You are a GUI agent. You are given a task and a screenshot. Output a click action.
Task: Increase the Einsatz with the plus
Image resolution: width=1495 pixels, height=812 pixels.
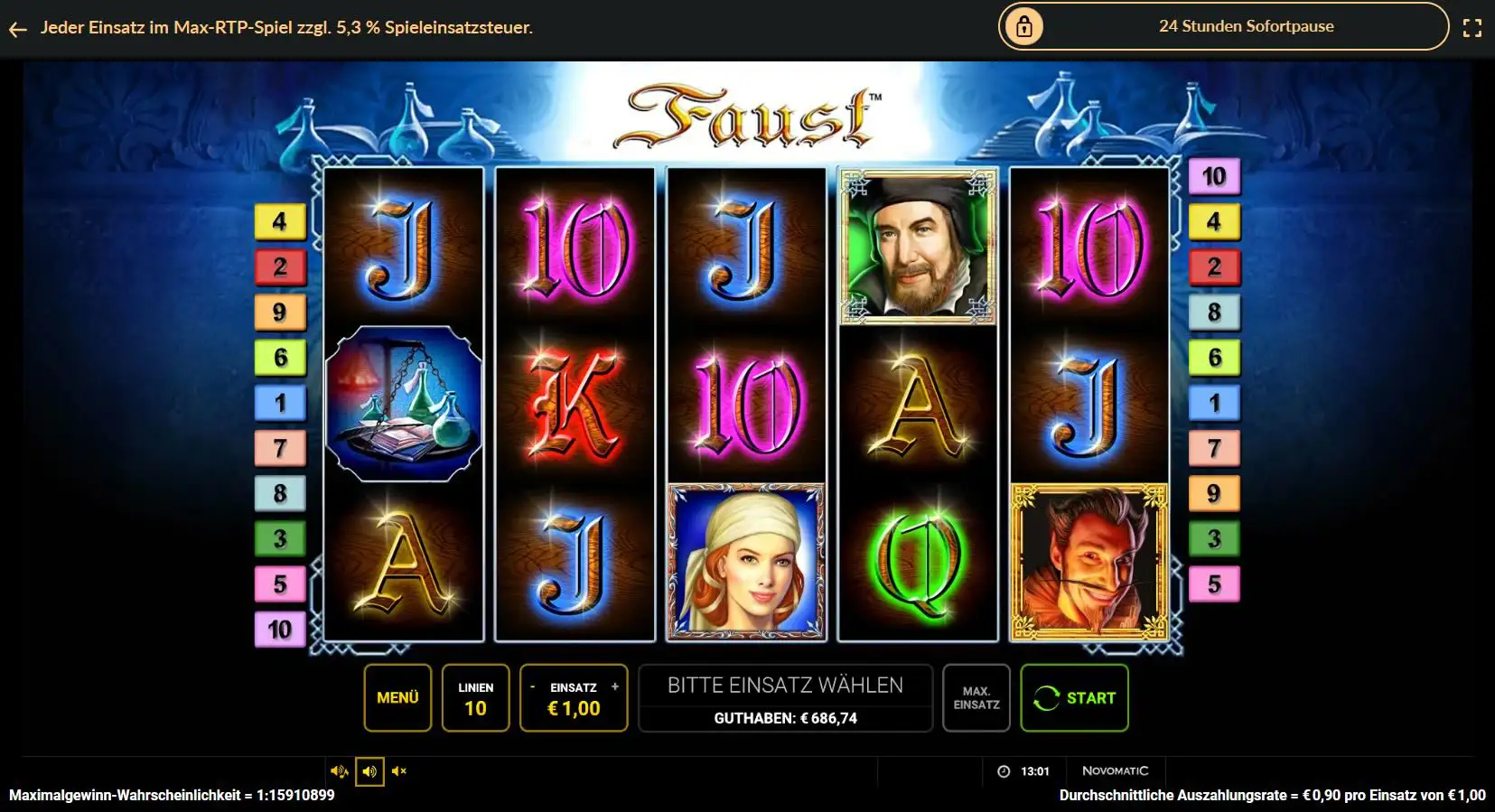coord(615,686)
